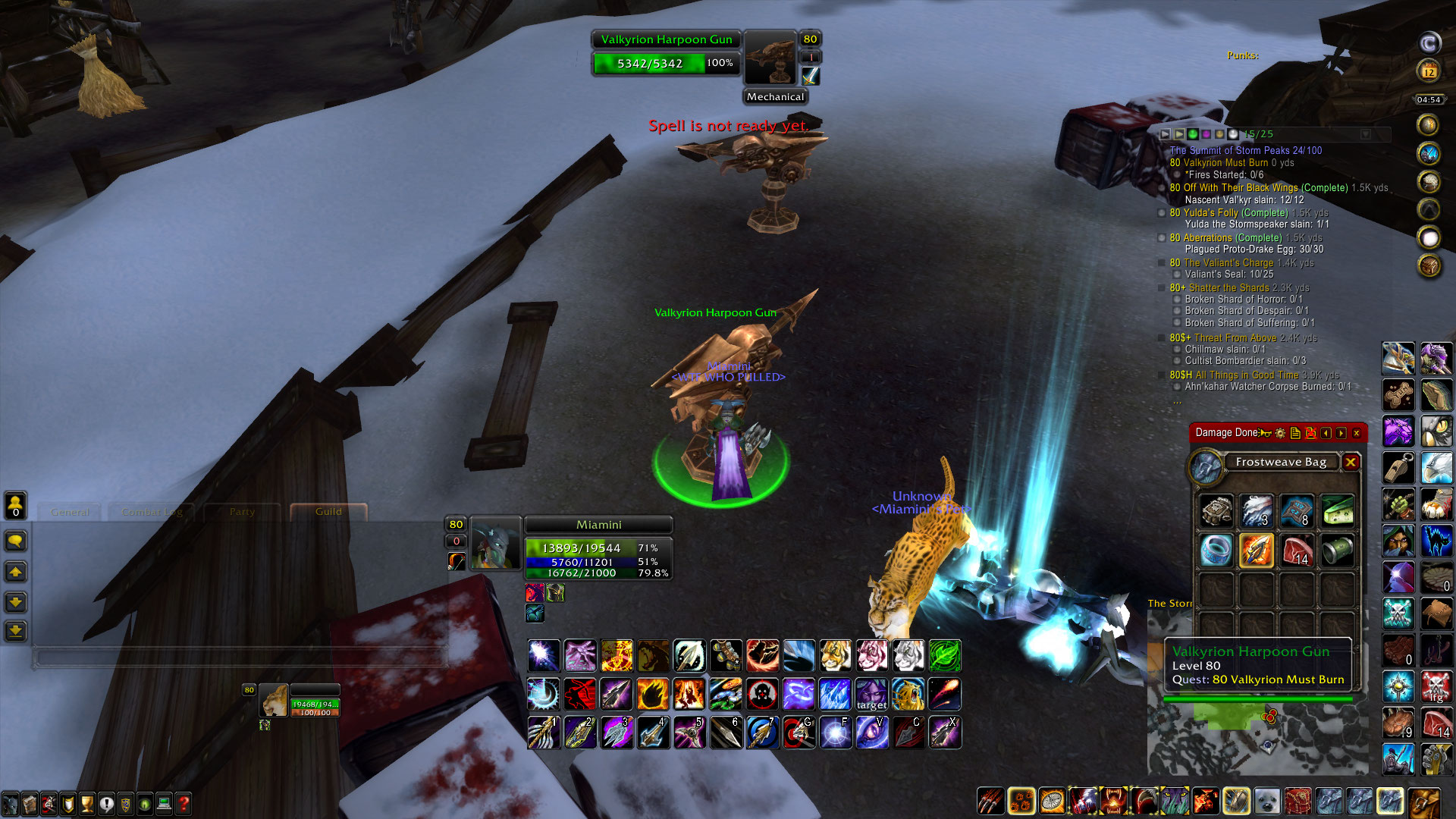This screenshot has width=1456, height=819.
Task: Click the left arrow on Damage Done header
Action: (x=1326, y=433)
